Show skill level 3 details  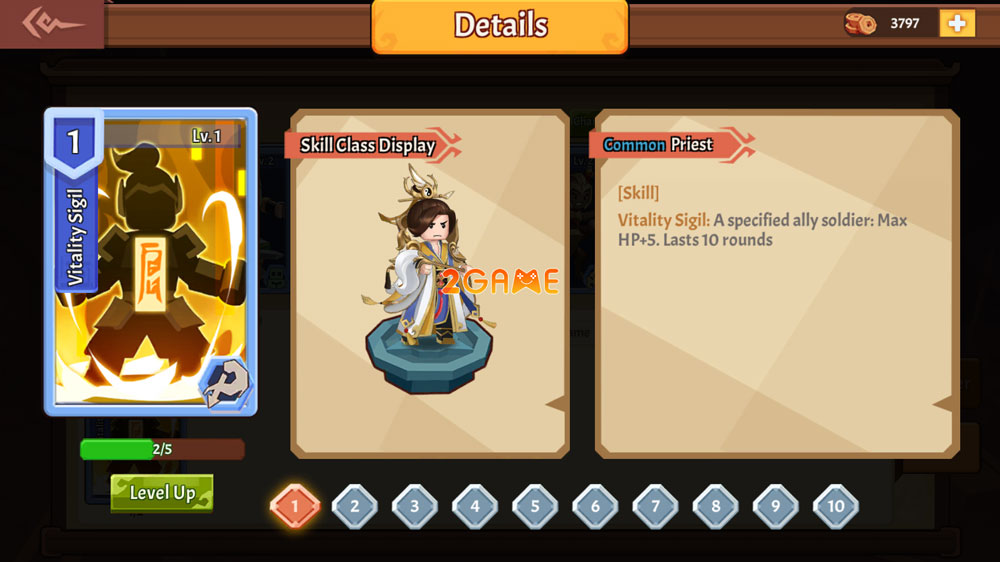pos(414,506)
